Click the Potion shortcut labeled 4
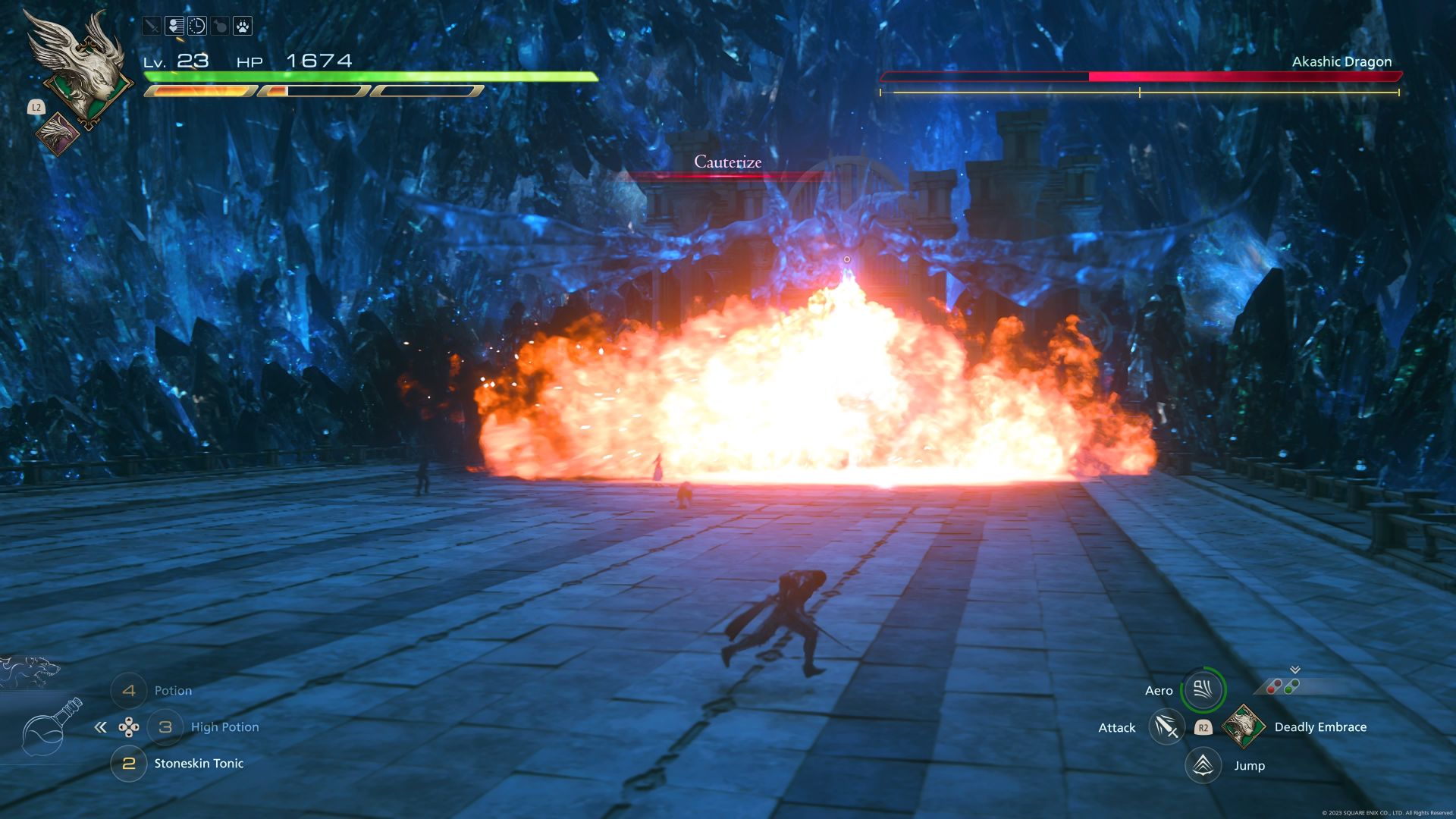 point(129,691)
